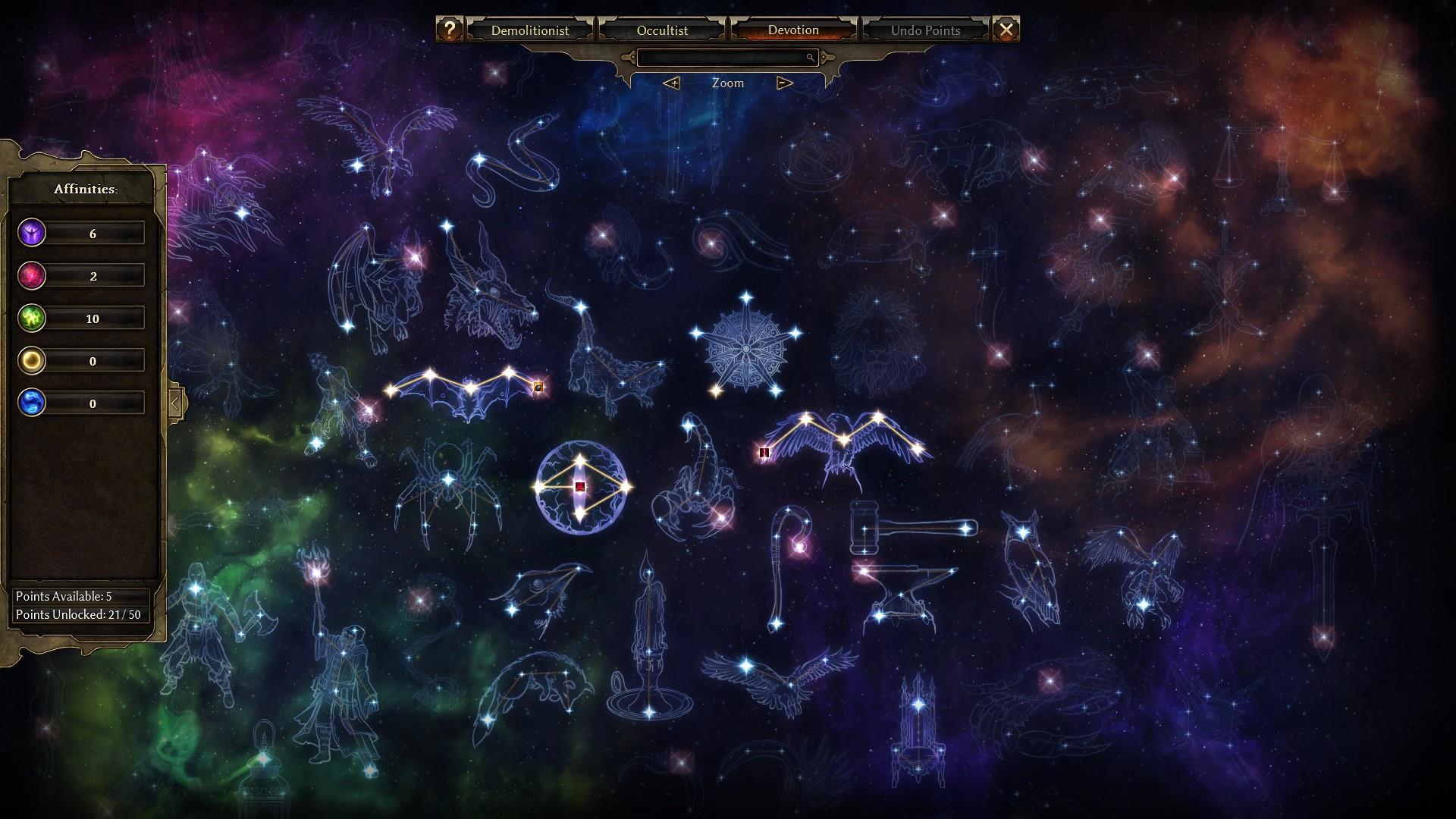
Task: Click the Undo Points button
Action: point(925,30)
